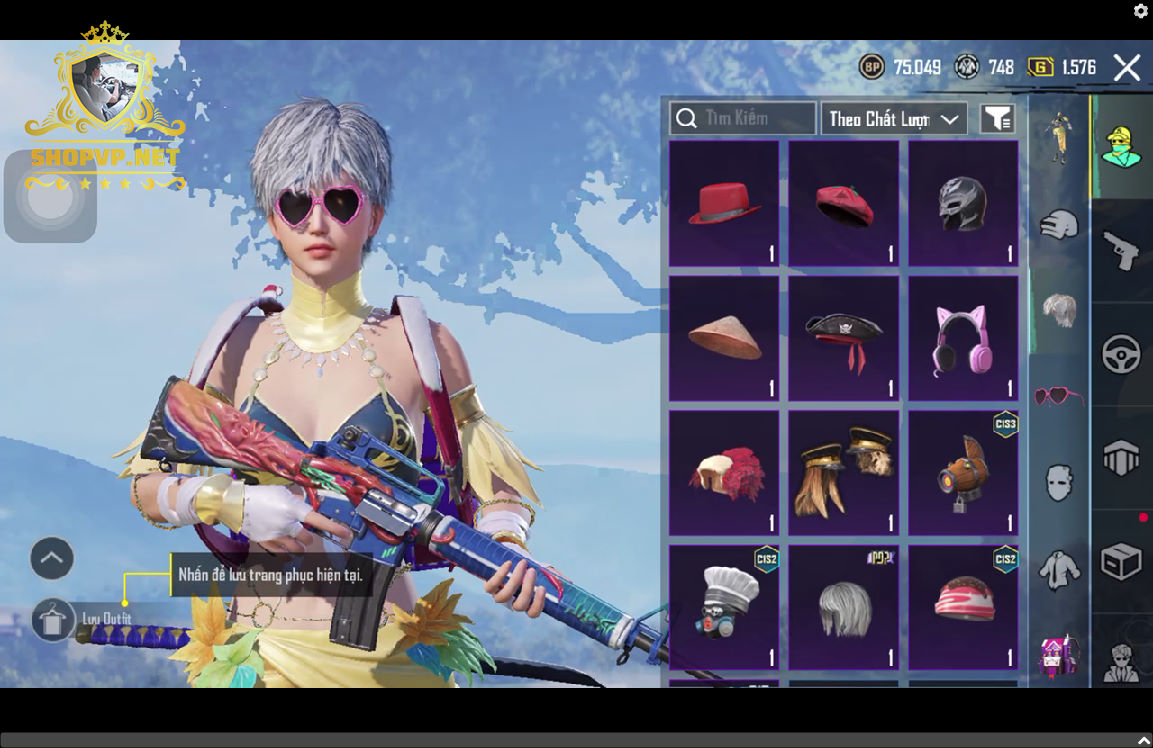The height and width of the screenshot is (748, 1153).
Task: Expand the round up-arrow button
Action: click(52, 558)
